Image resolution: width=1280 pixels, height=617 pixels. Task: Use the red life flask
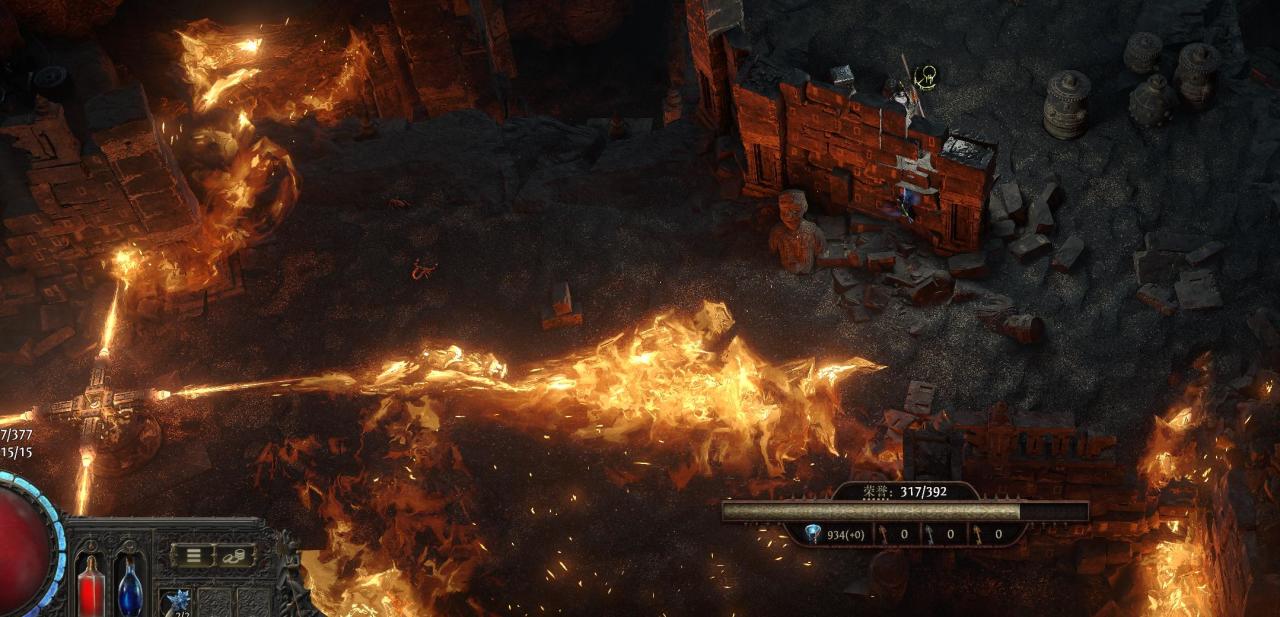[91, 584]
